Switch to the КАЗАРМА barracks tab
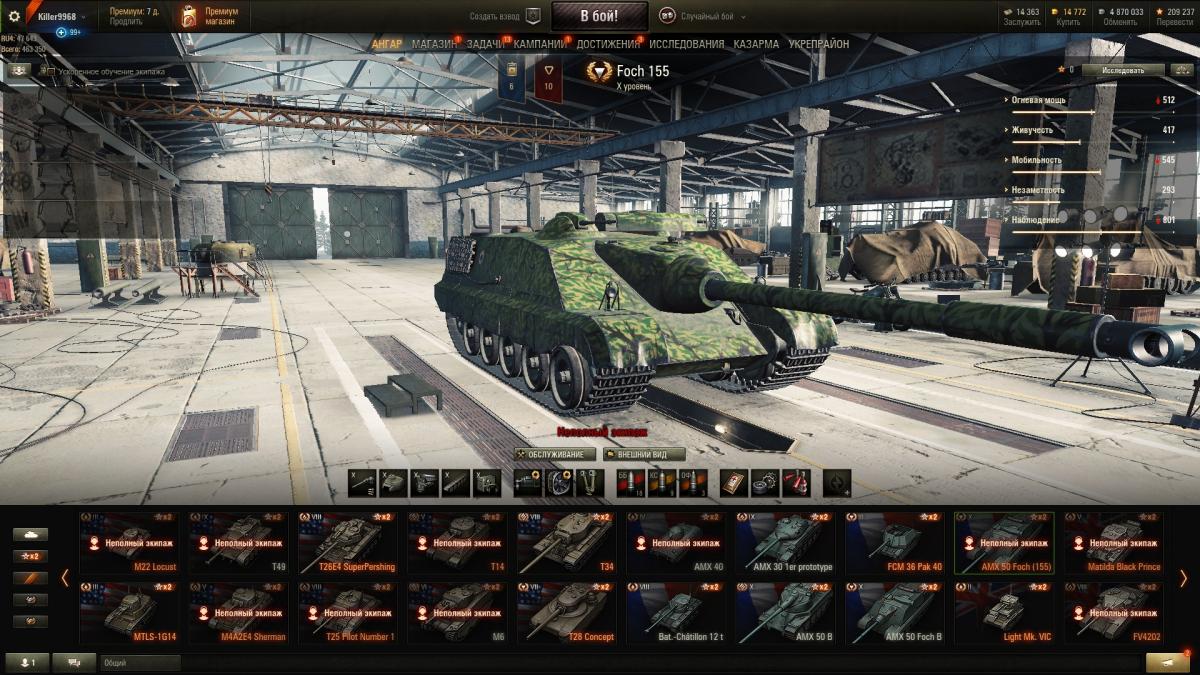Viewport: 1200px width, 675px height. pyautogui.click(x=756, y=44)
